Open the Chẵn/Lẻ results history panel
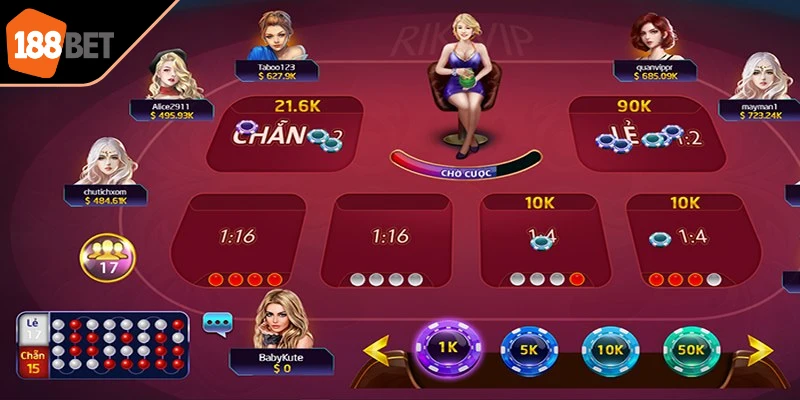 click(103, 346)
